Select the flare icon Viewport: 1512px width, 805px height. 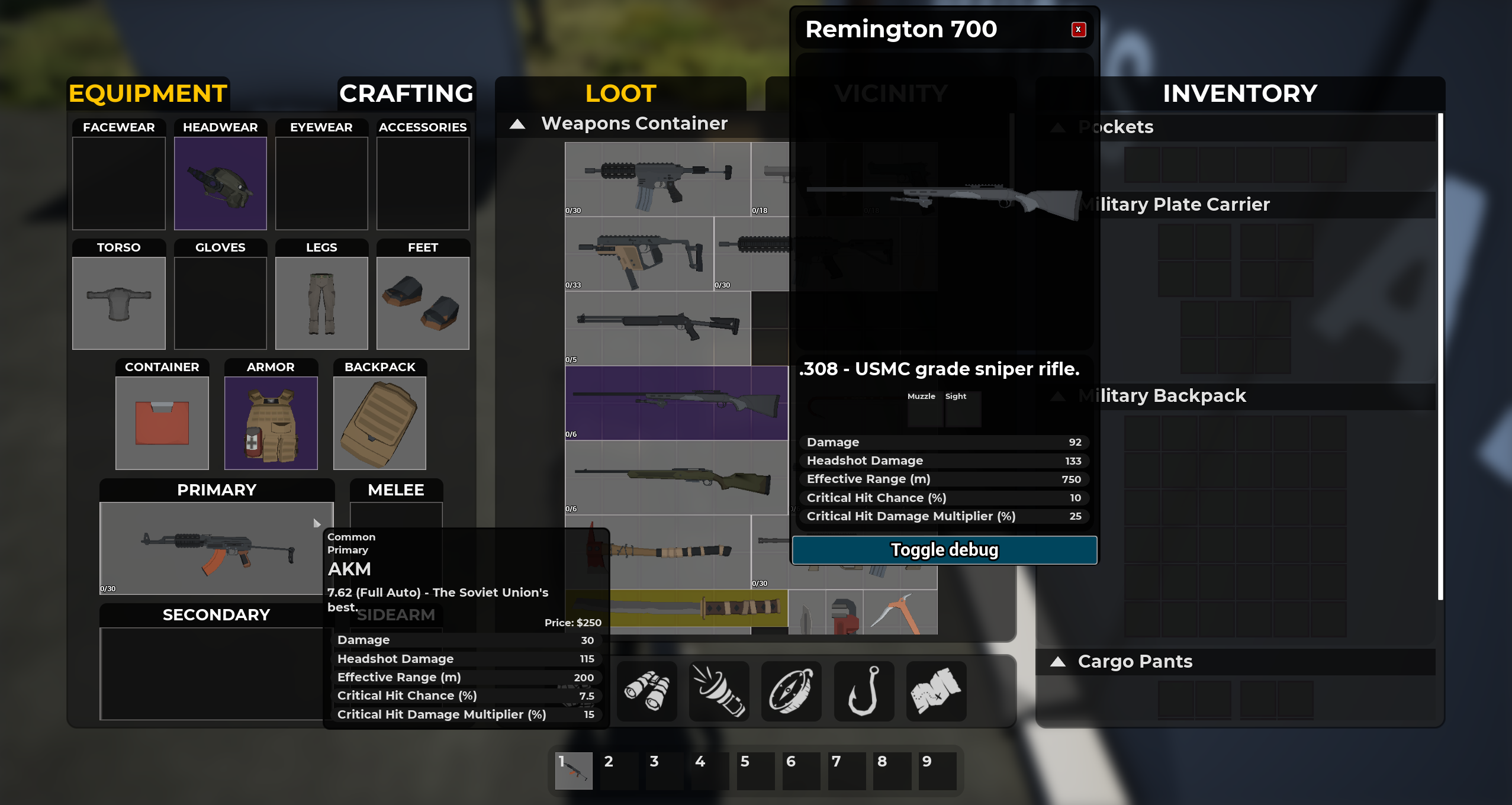[x=719, y=691]
